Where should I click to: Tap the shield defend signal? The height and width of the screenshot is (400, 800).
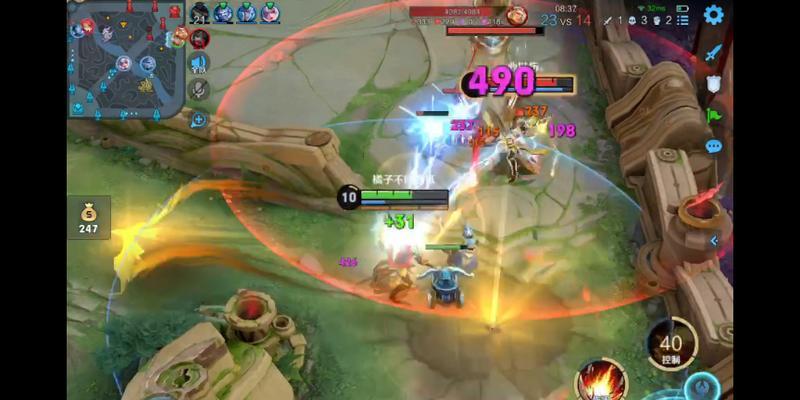click(713, 84)
